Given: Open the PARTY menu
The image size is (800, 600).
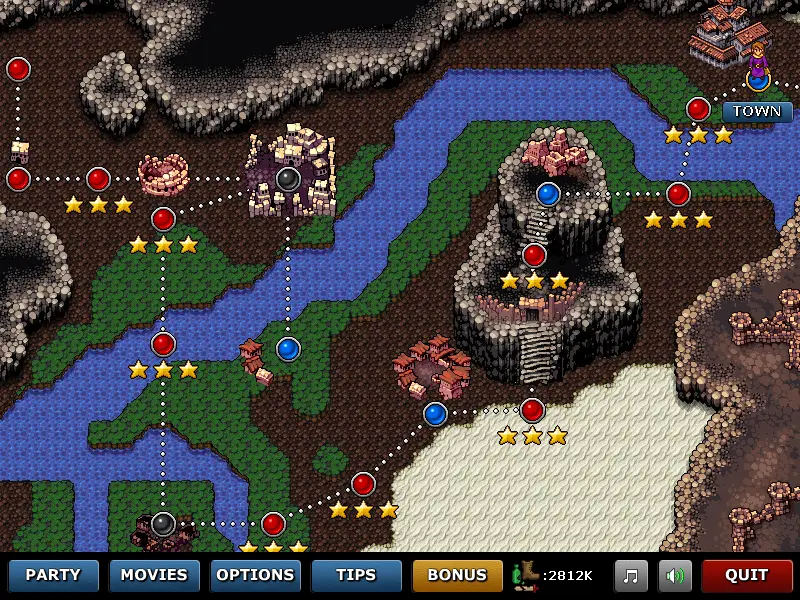Looking at the screenshot, I should point(53,575).
